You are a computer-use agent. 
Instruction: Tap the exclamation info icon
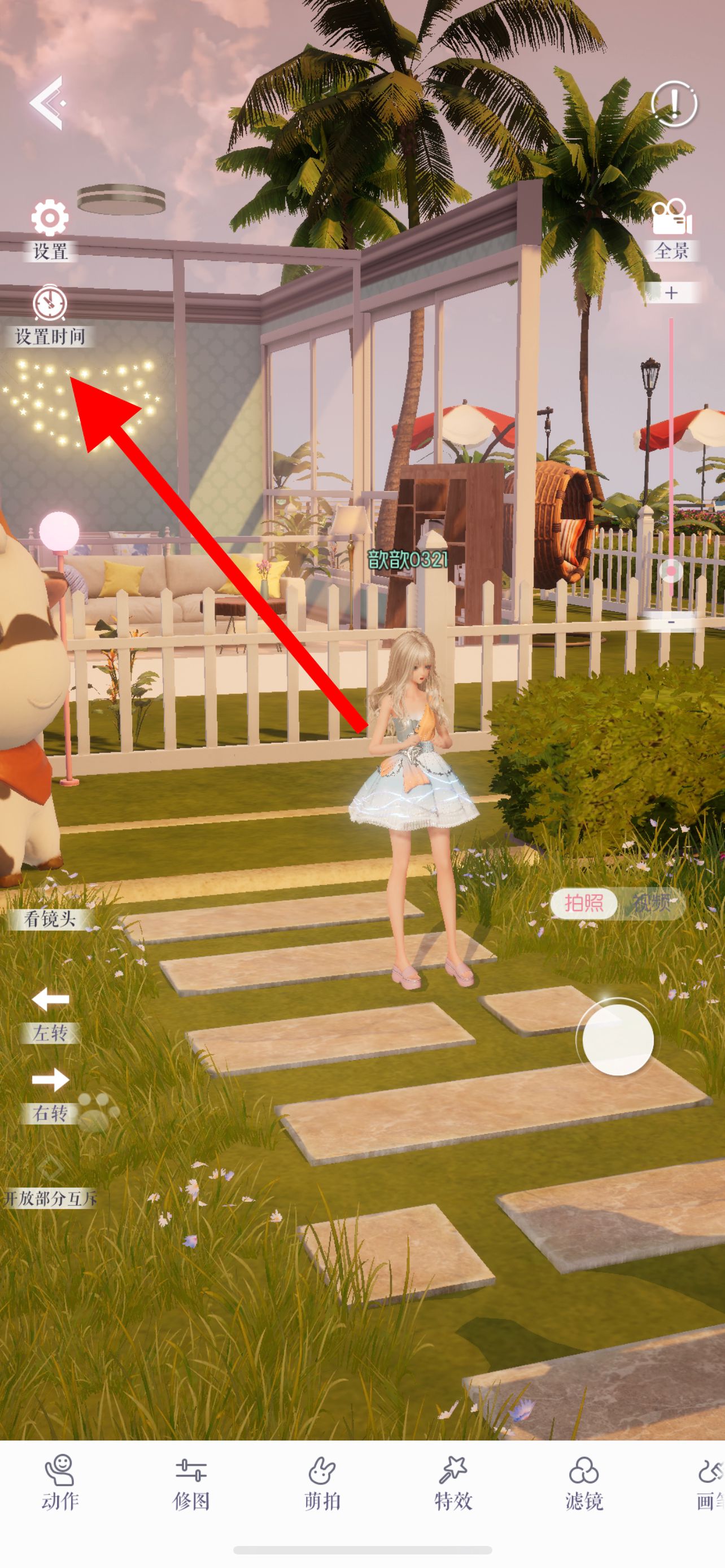tap(674, 104)
